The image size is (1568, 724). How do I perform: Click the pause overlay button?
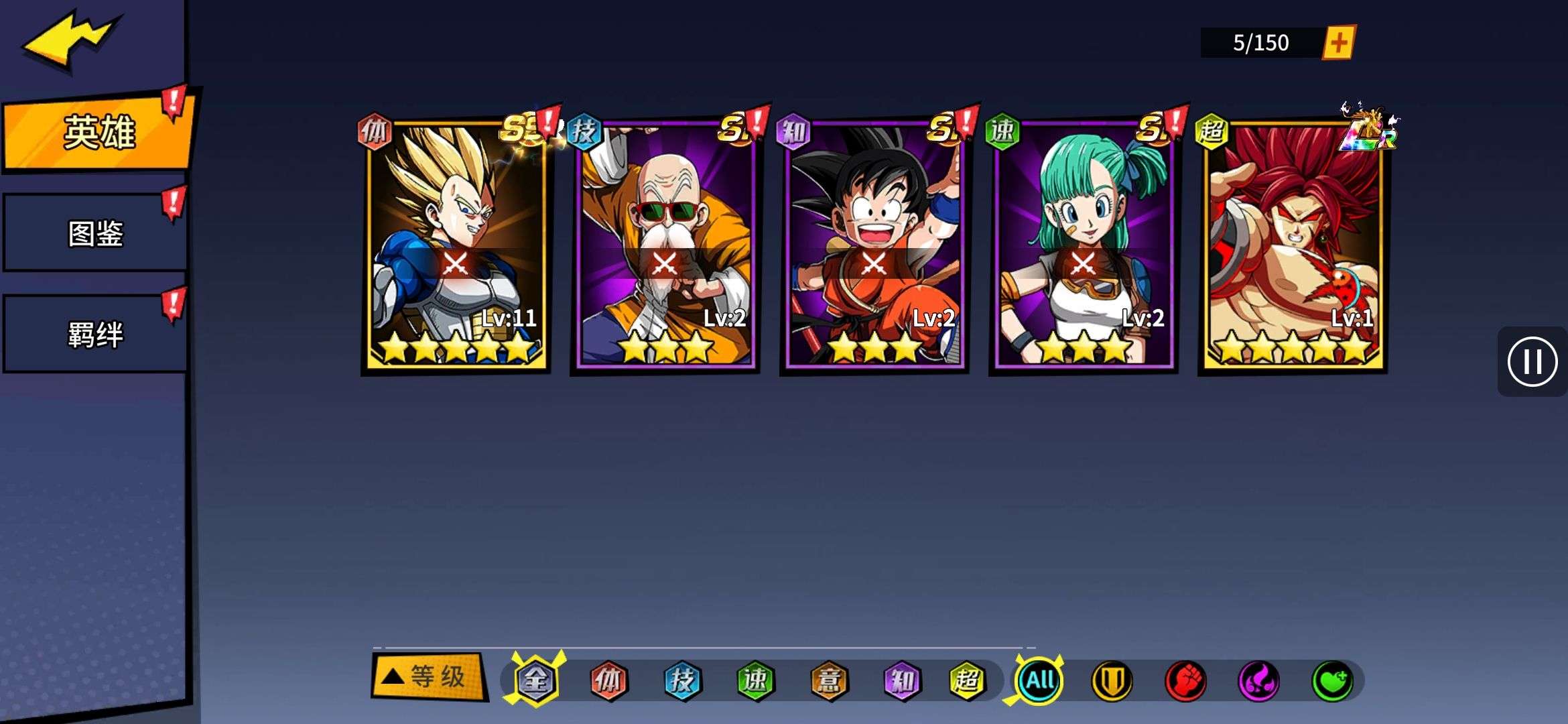click(1532, 362)
